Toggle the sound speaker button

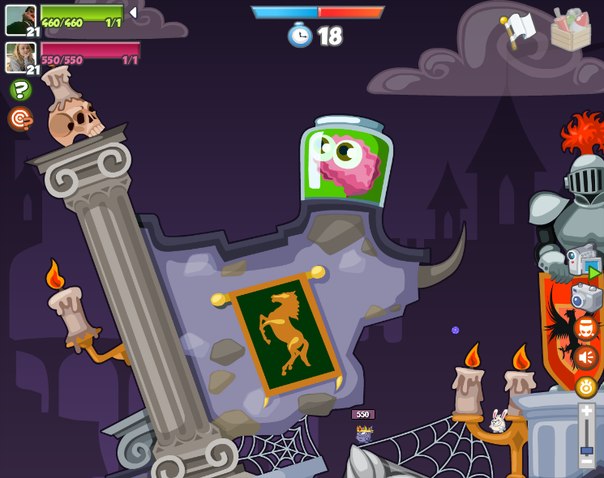click(586, 357)
